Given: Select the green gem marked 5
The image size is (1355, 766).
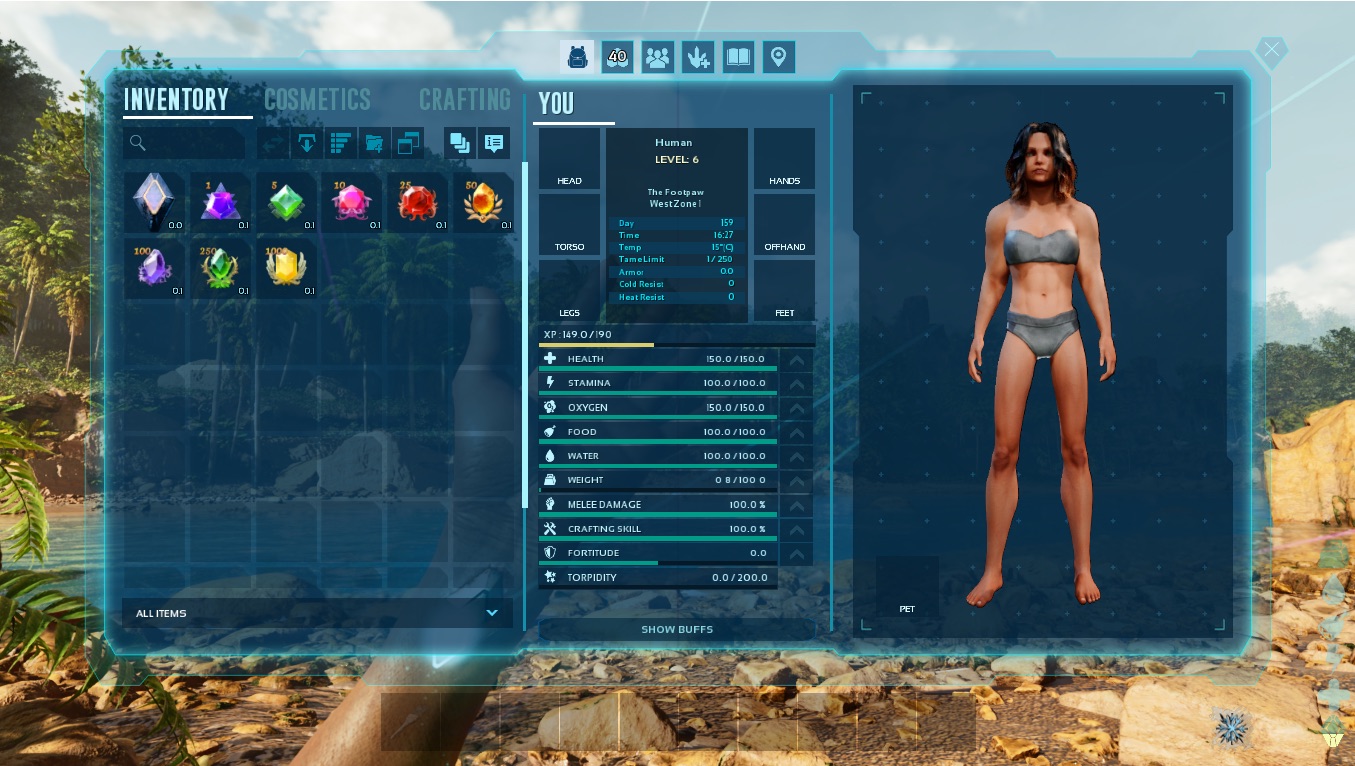Looking at the screenshot, I should pyautogui.click(x=285, y=202).
